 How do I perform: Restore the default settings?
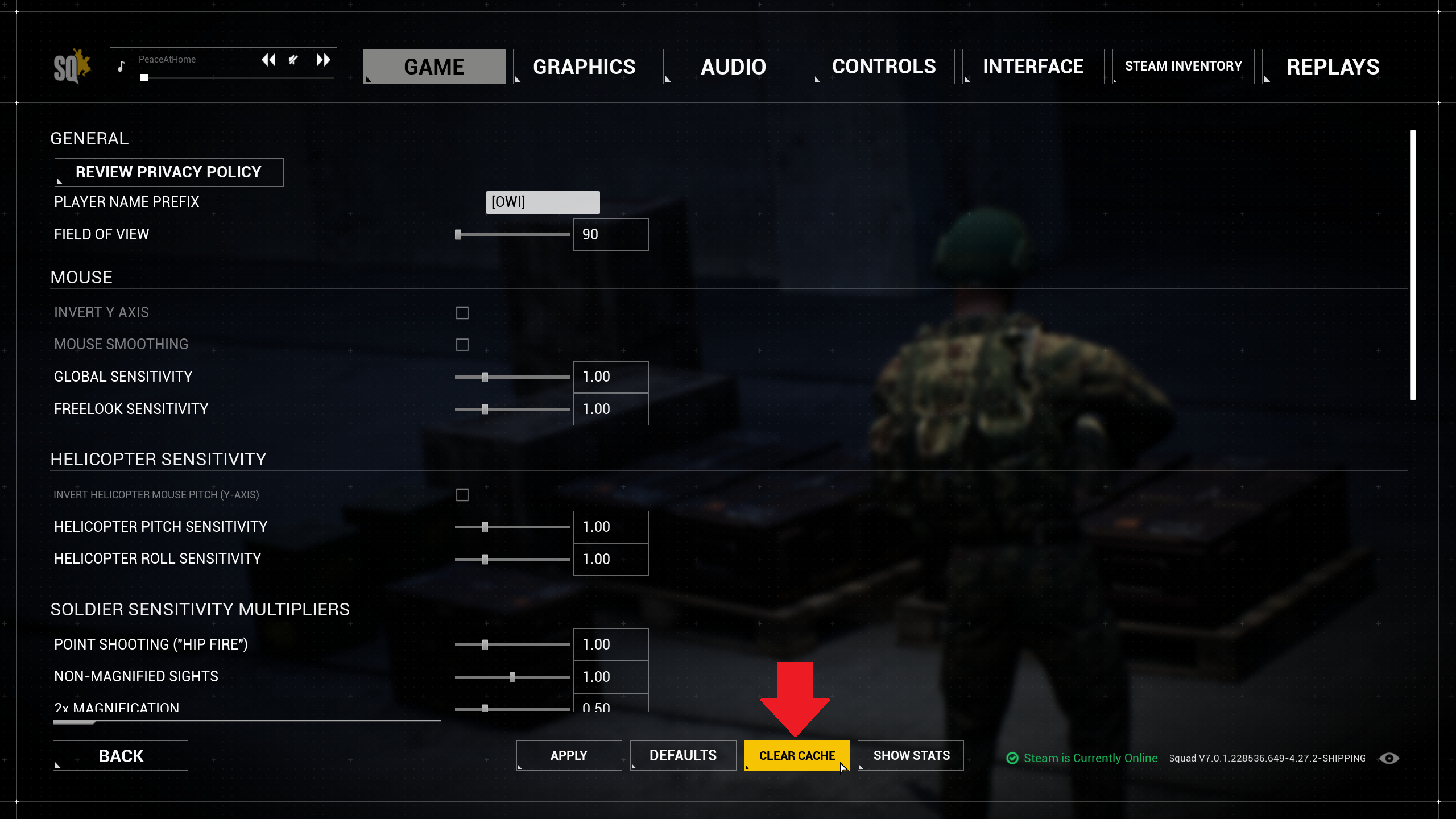[x=682, y=755]
